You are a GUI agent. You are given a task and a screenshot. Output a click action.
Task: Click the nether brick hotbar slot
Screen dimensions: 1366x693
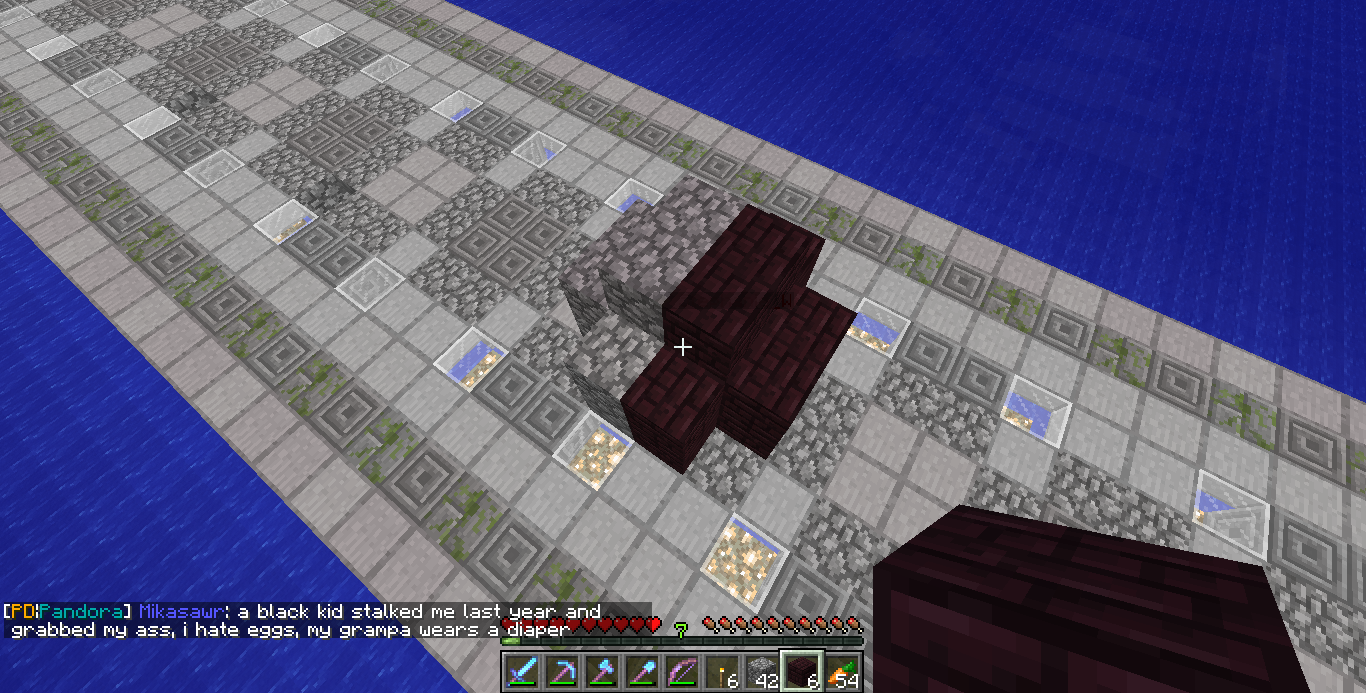pos(801,672)
